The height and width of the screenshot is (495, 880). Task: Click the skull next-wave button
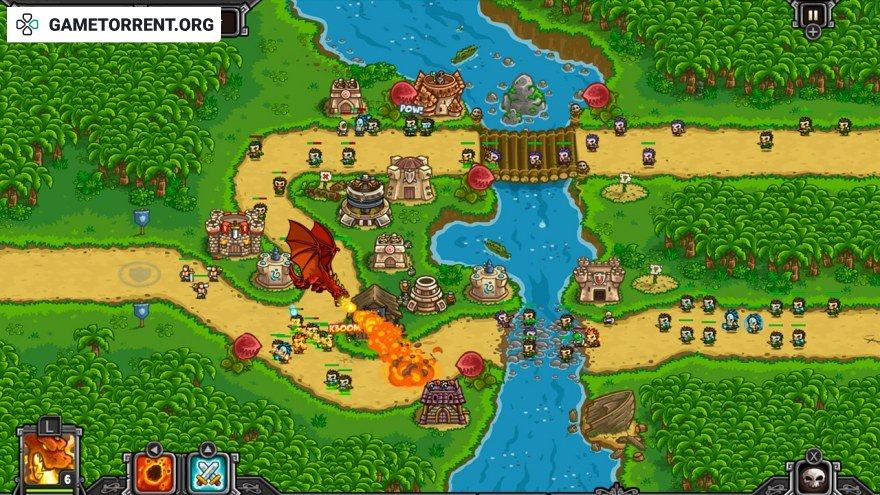[x=813, y=478]
